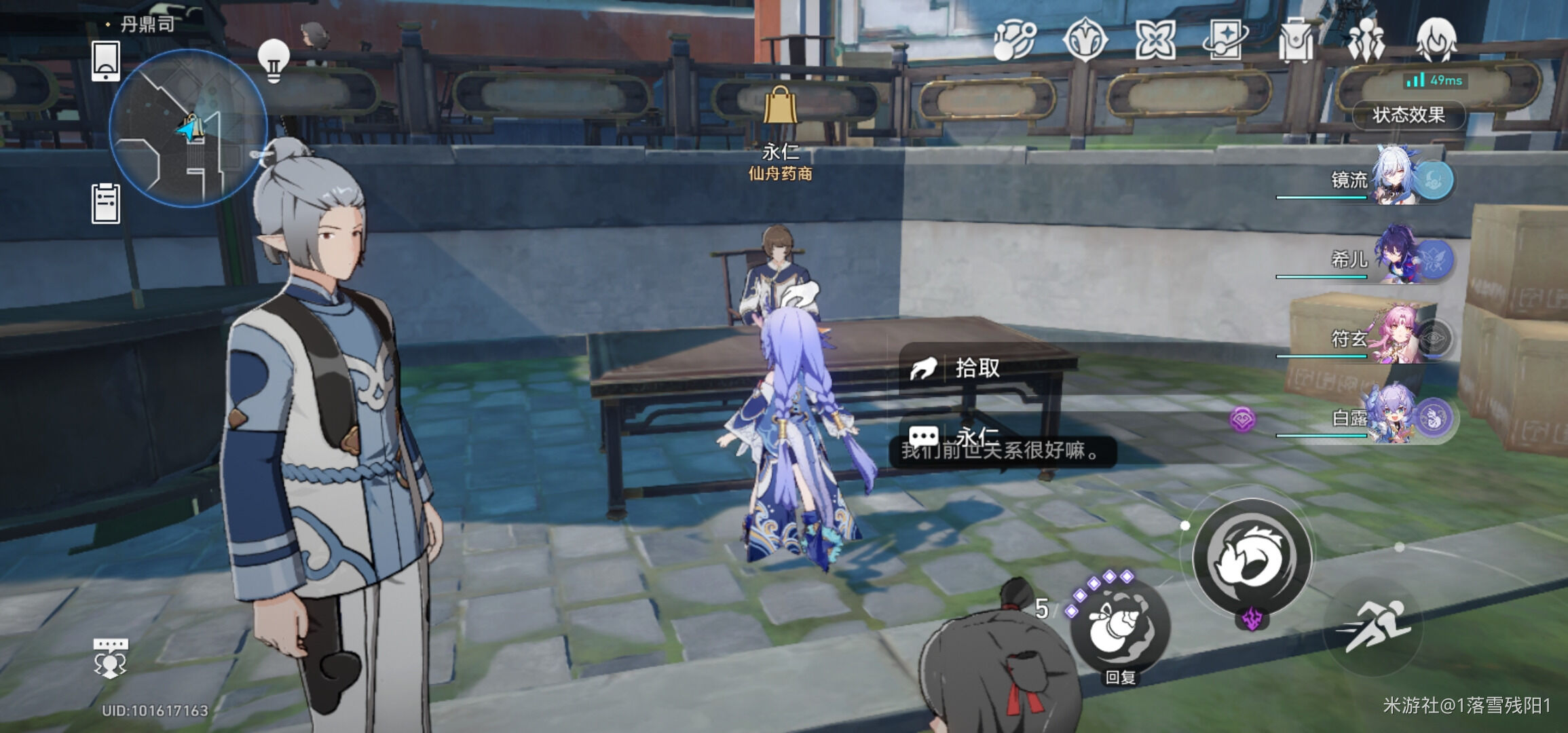Open the phone menu icon
This screenshot has height=733, width=1568.
tap(106, 60)
